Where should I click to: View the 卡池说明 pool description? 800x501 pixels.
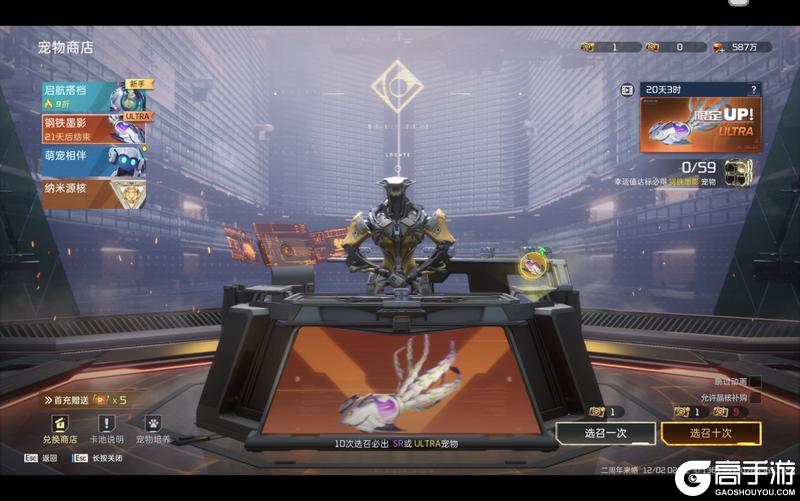[x=106, y=428]
